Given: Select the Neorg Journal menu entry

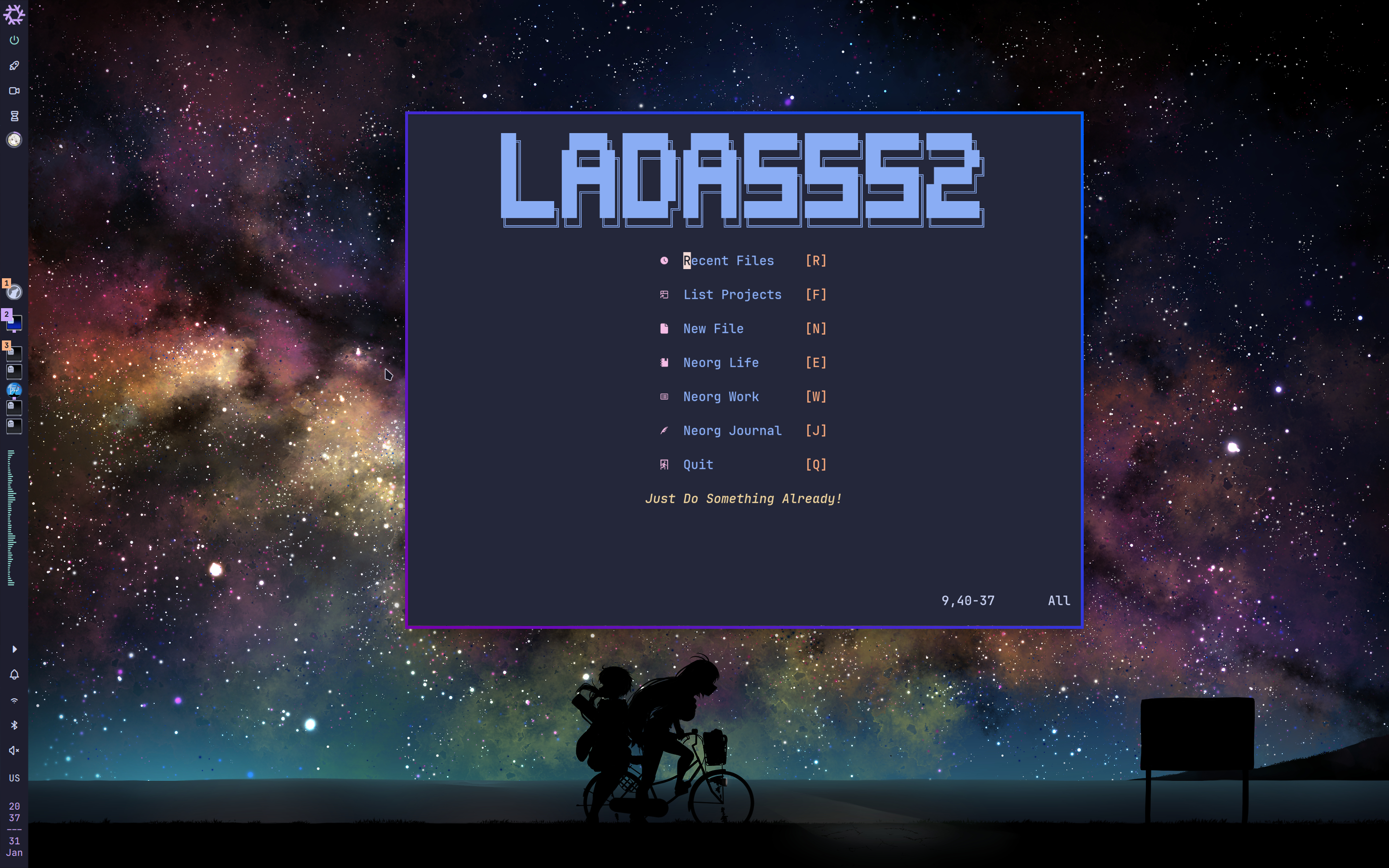Looking at the screenshot, I should point(732,430).
